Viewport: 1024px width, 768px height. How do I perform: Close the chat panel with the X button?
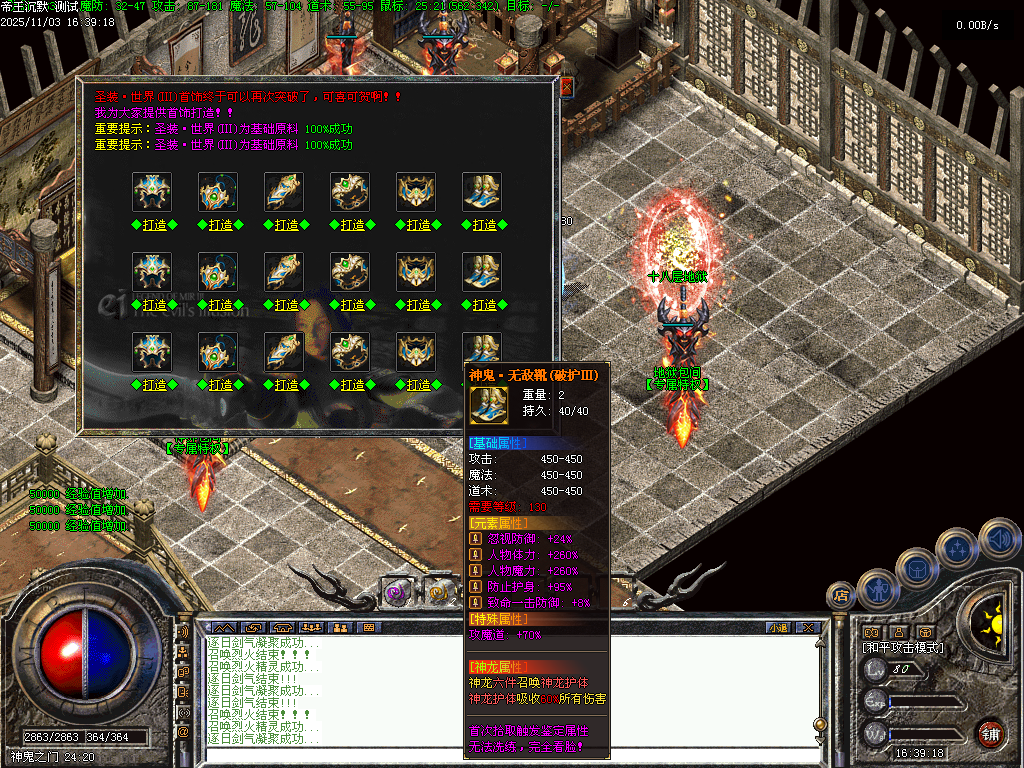(808, 628)
